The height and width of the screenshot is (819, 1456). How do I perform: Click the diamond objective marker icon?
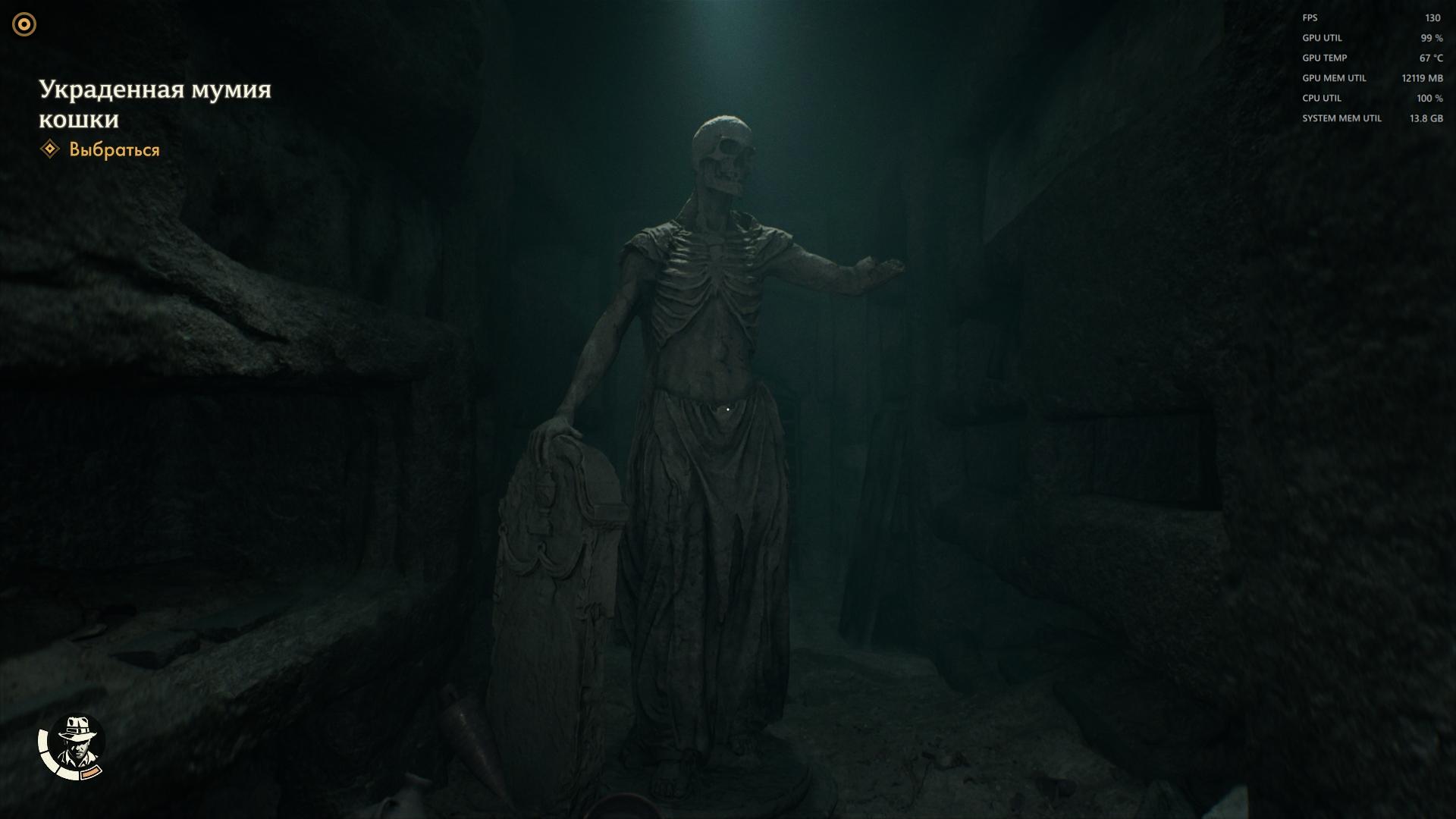coord(50,149)
